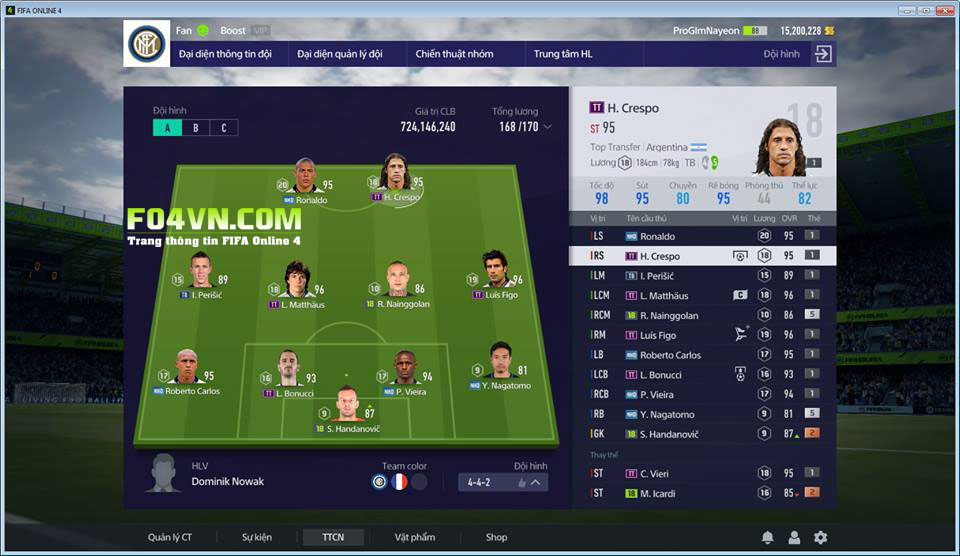Open Quản lý CT menu

[170, 537]
